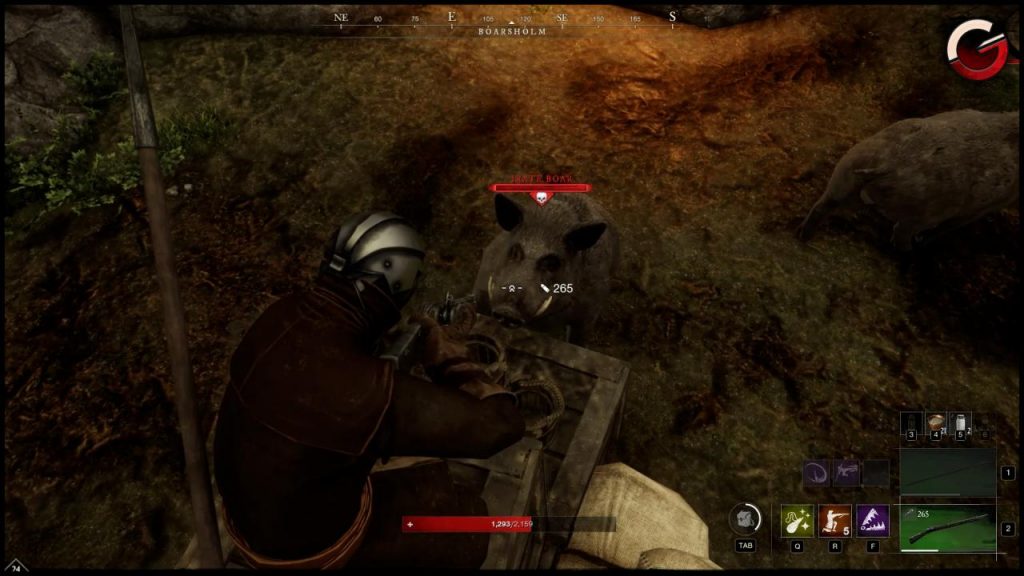1024x576 pixels.
Task: Click the red channel logo watermark
Action: 977,47
